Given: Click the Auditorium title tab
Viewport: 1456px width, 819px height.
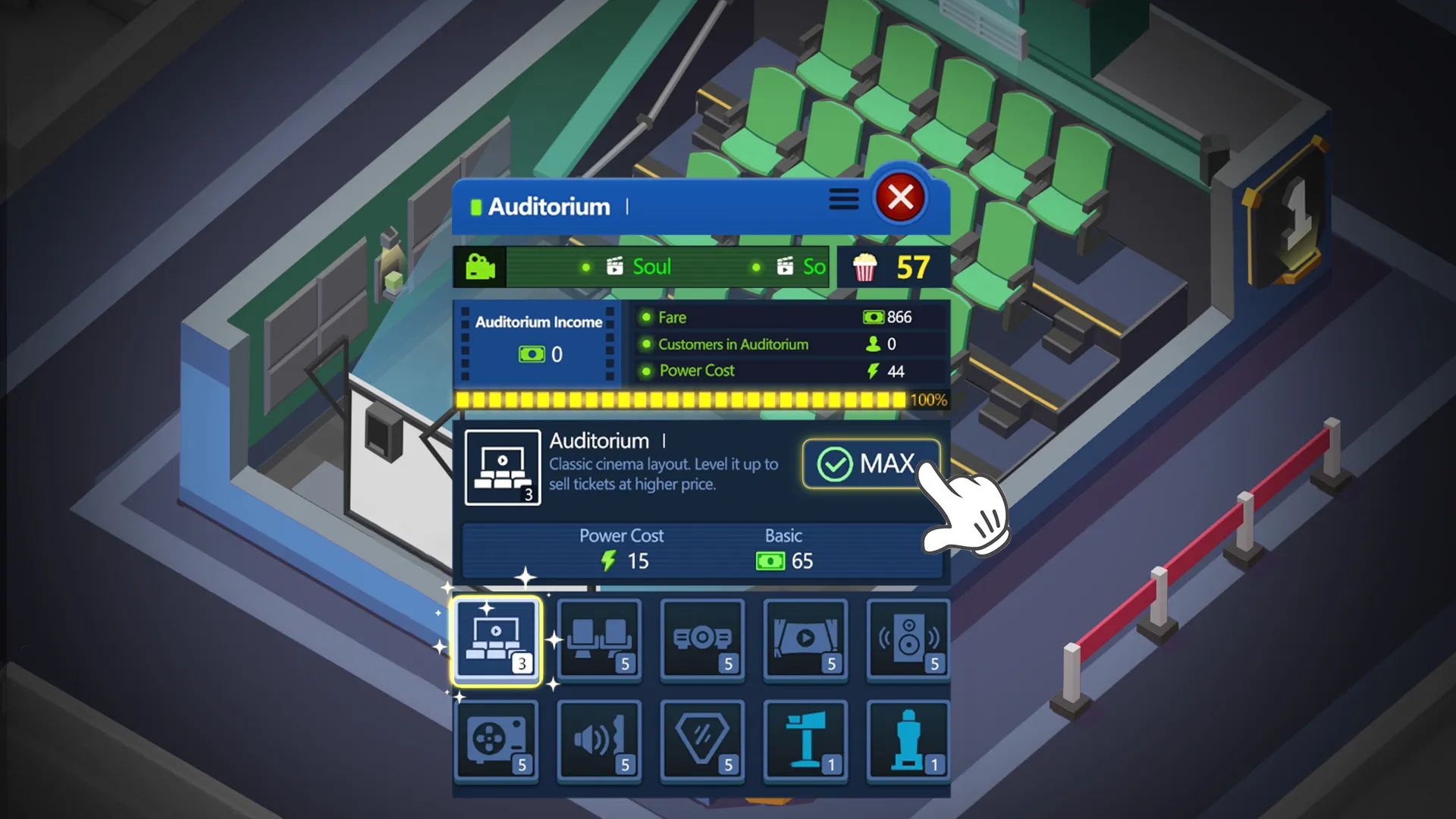Looking at the screenshot, I should click(x=548, y=206).
